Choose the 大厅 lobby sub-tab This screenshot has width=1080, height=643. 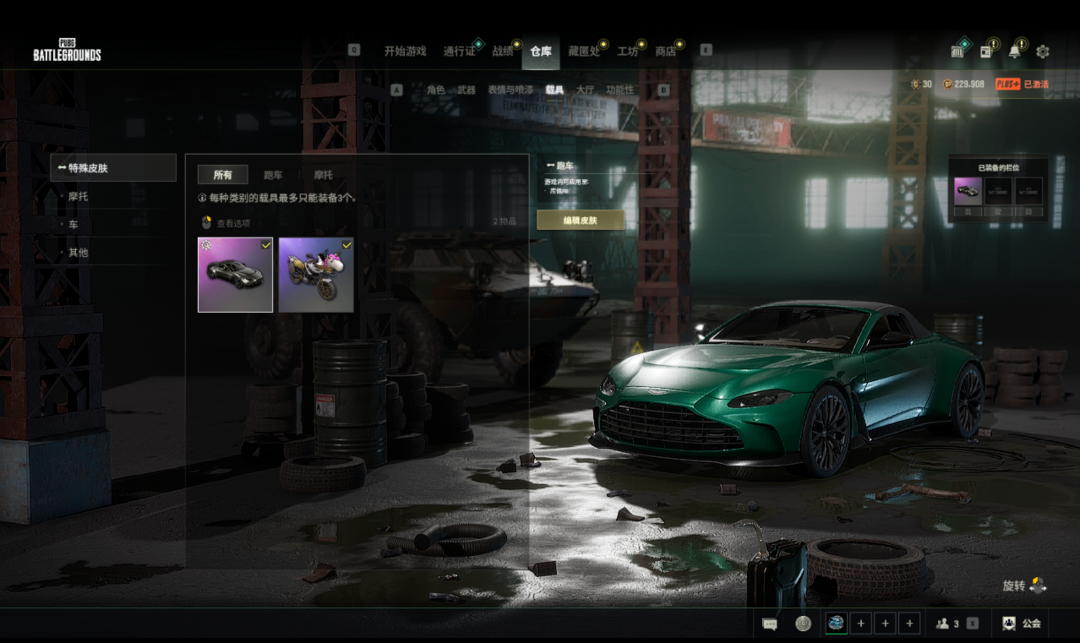(x=585, y=90)
